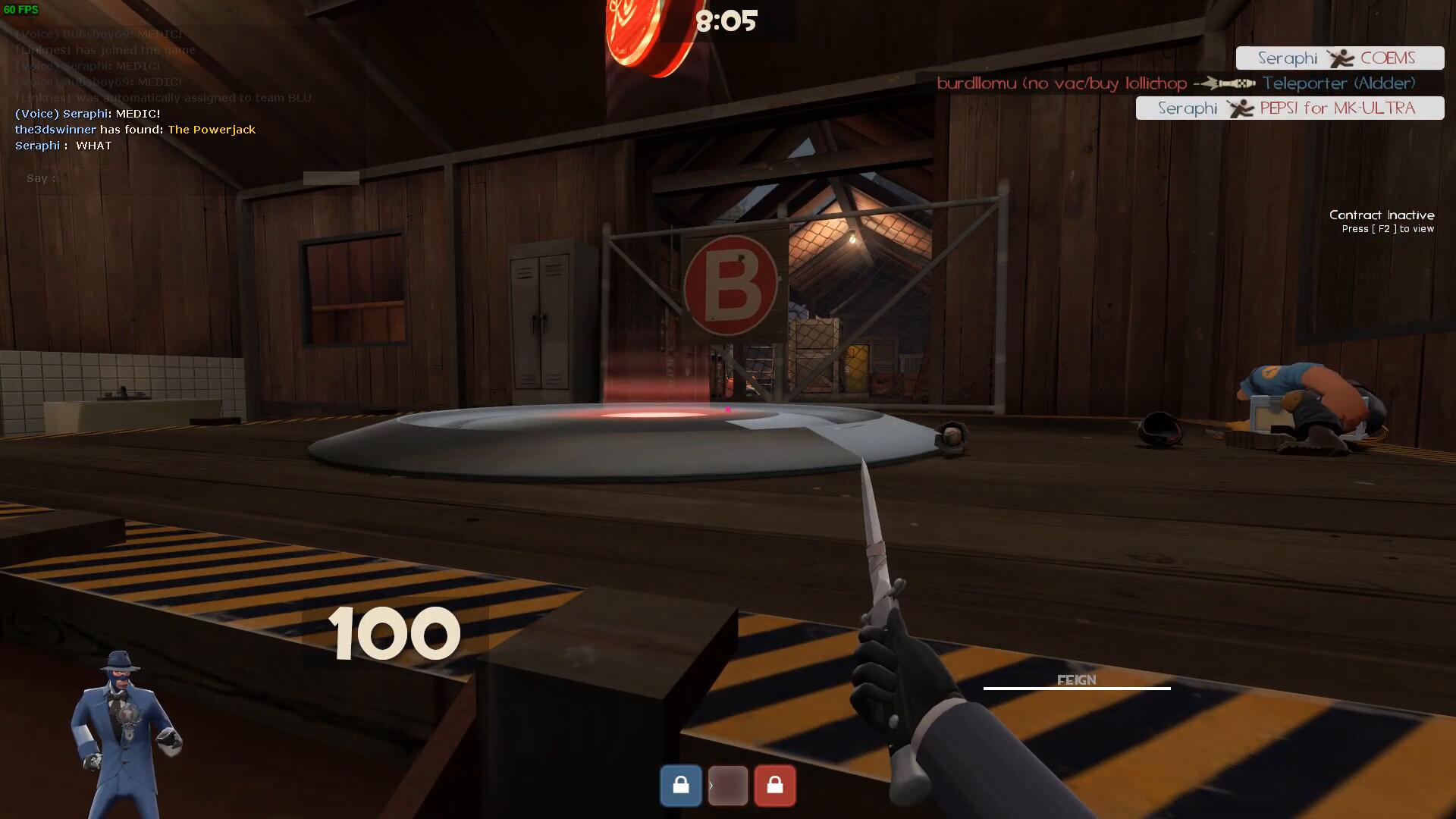
Task: Click the Powerjack item link in chat
Action: [x=212, y=130]
